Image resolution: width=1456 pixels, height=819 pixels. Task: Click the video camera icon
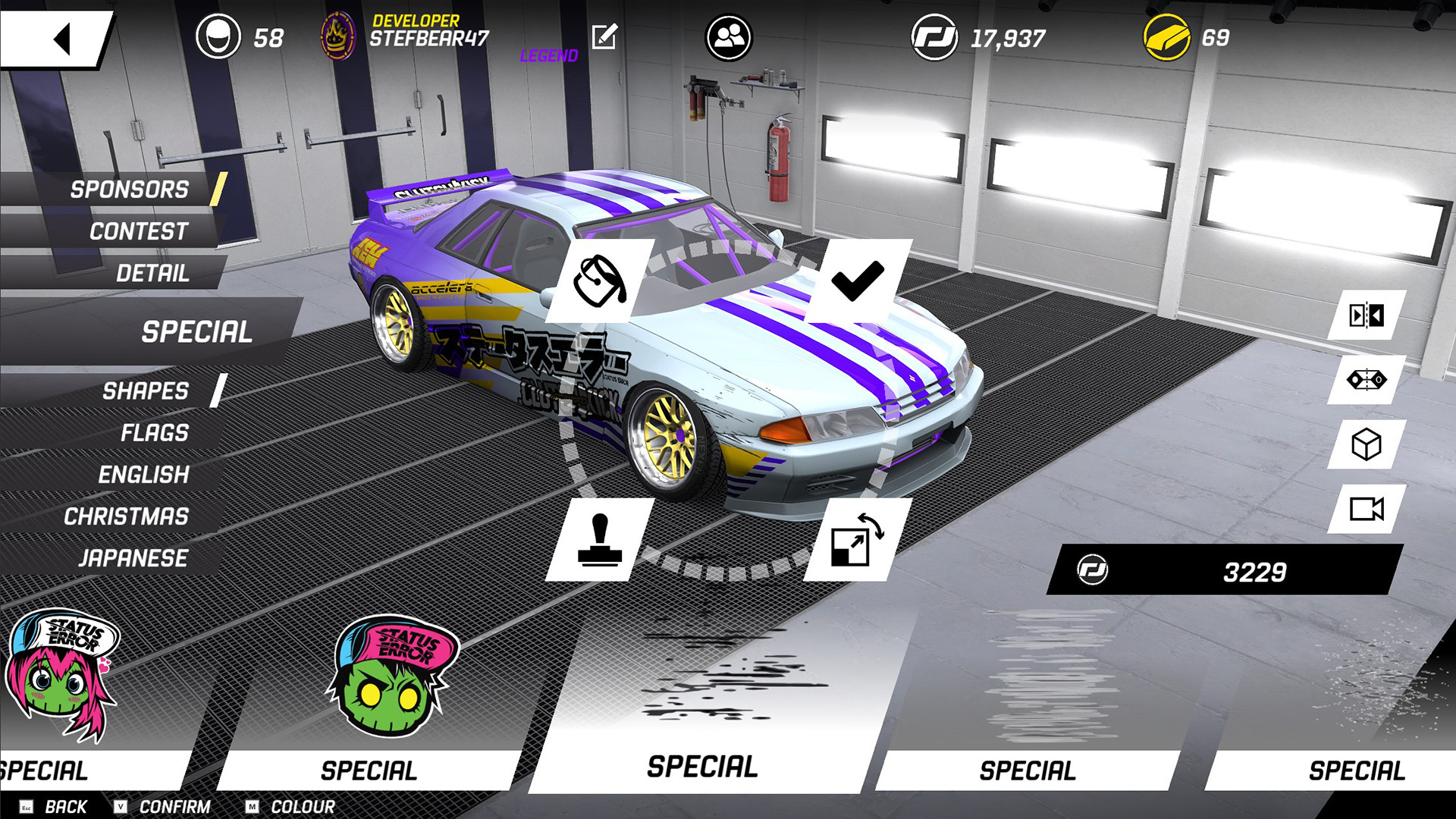point(1367,509)
